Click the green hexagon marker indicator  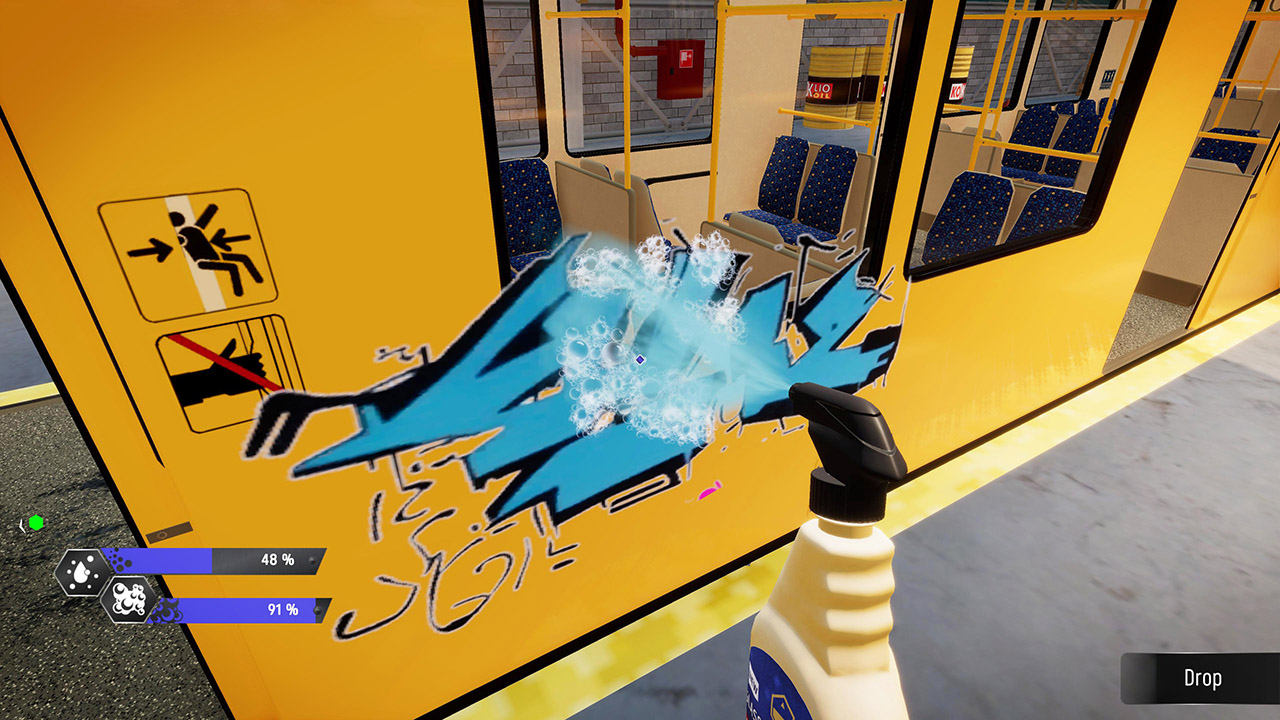[36, 521]
